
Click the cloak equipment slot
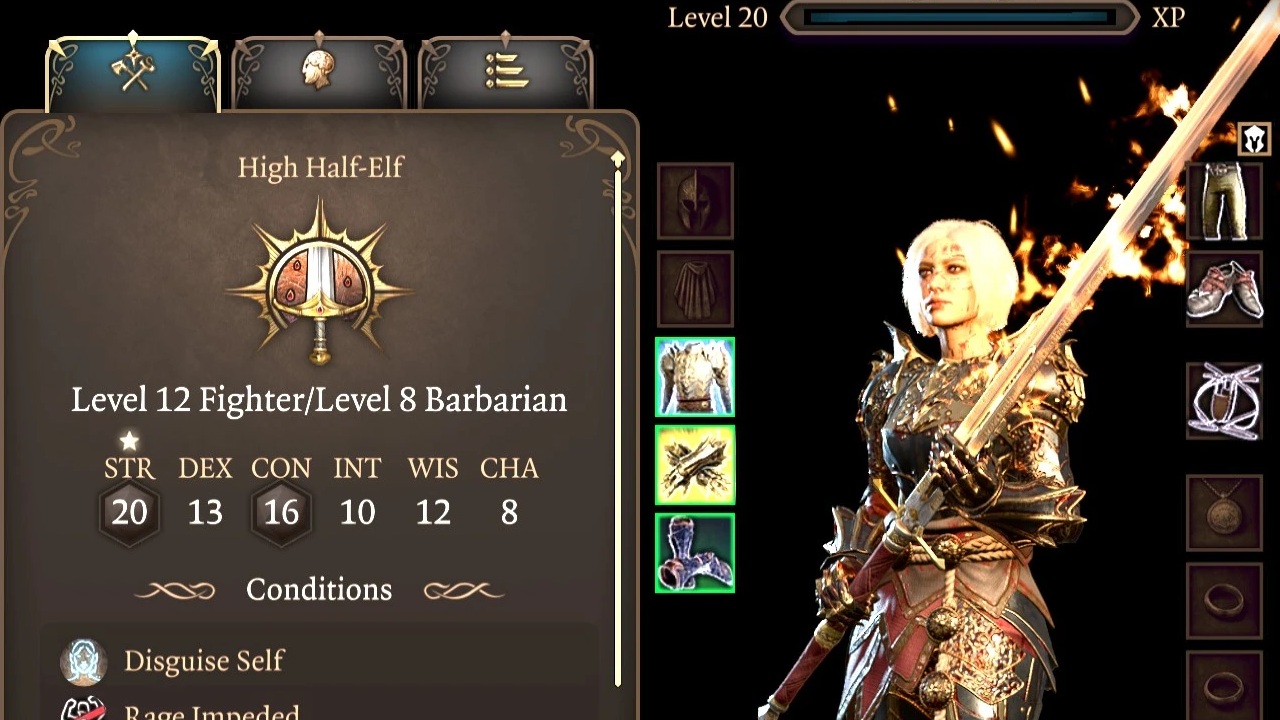[x=694, y=288]
